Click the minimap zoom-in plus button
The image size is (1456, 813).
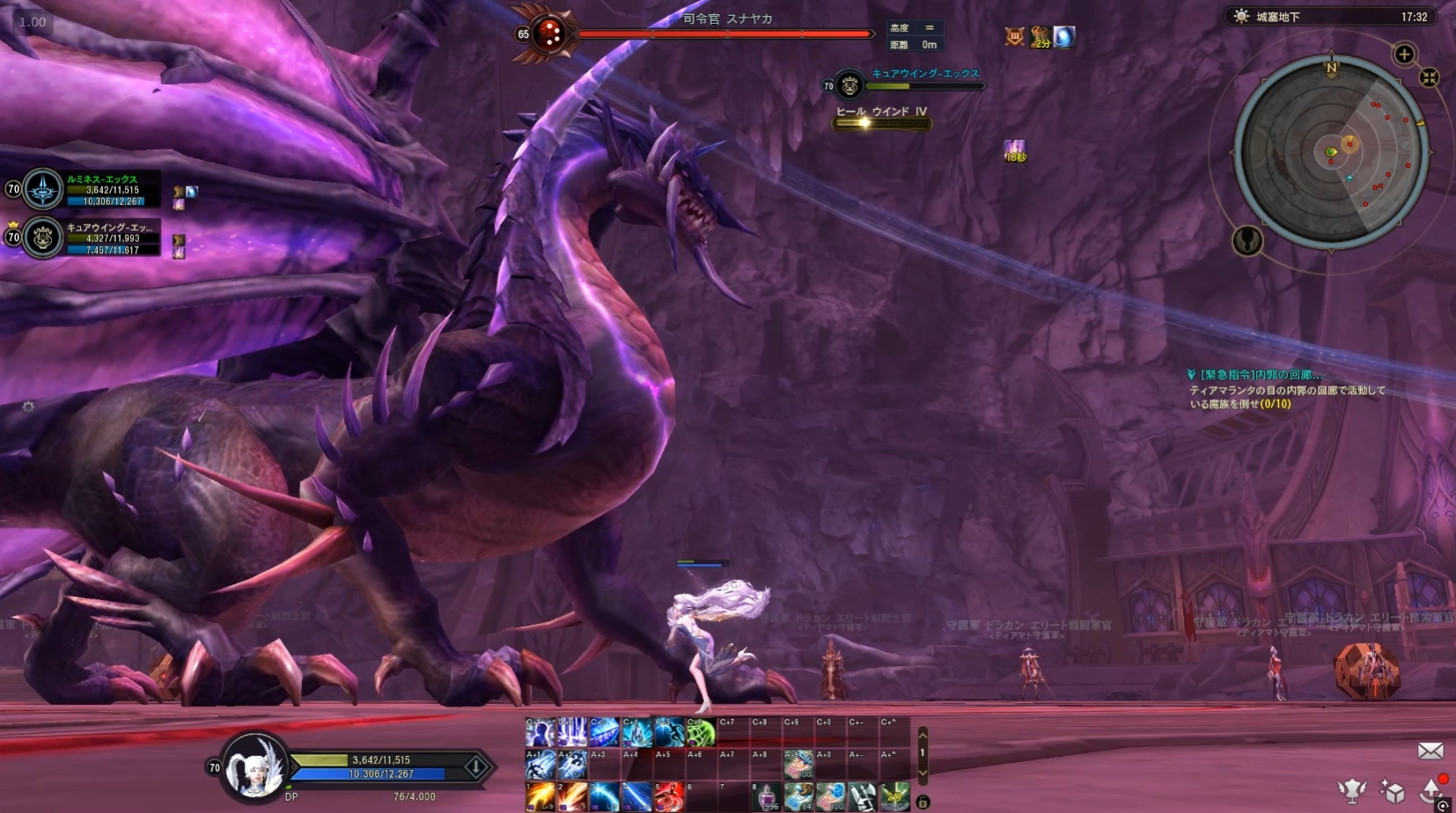1404,55
